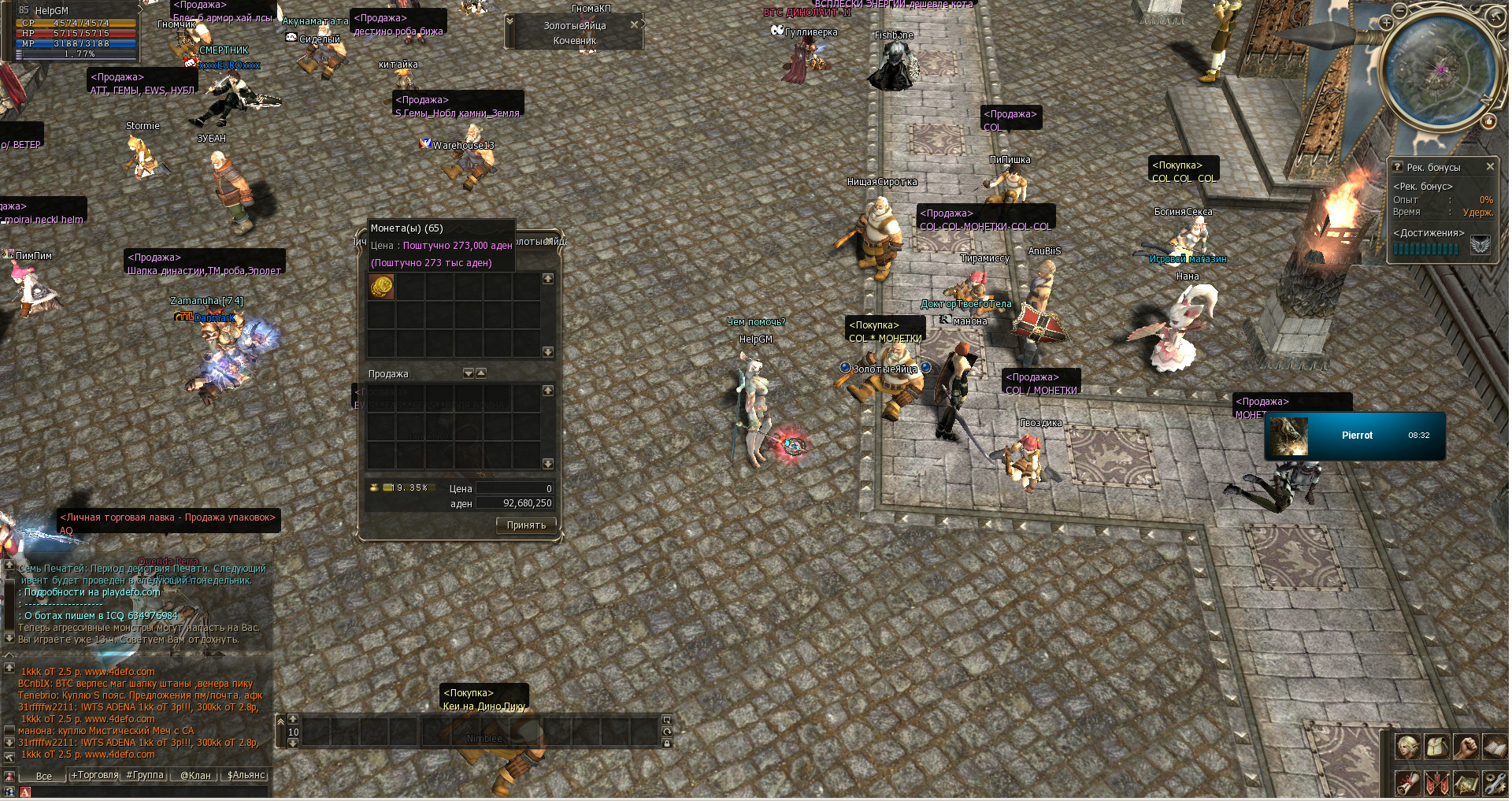The height and width of the screenshot is (801, 1512).
Task: Select the gold coin item slot
Action: 382,287
